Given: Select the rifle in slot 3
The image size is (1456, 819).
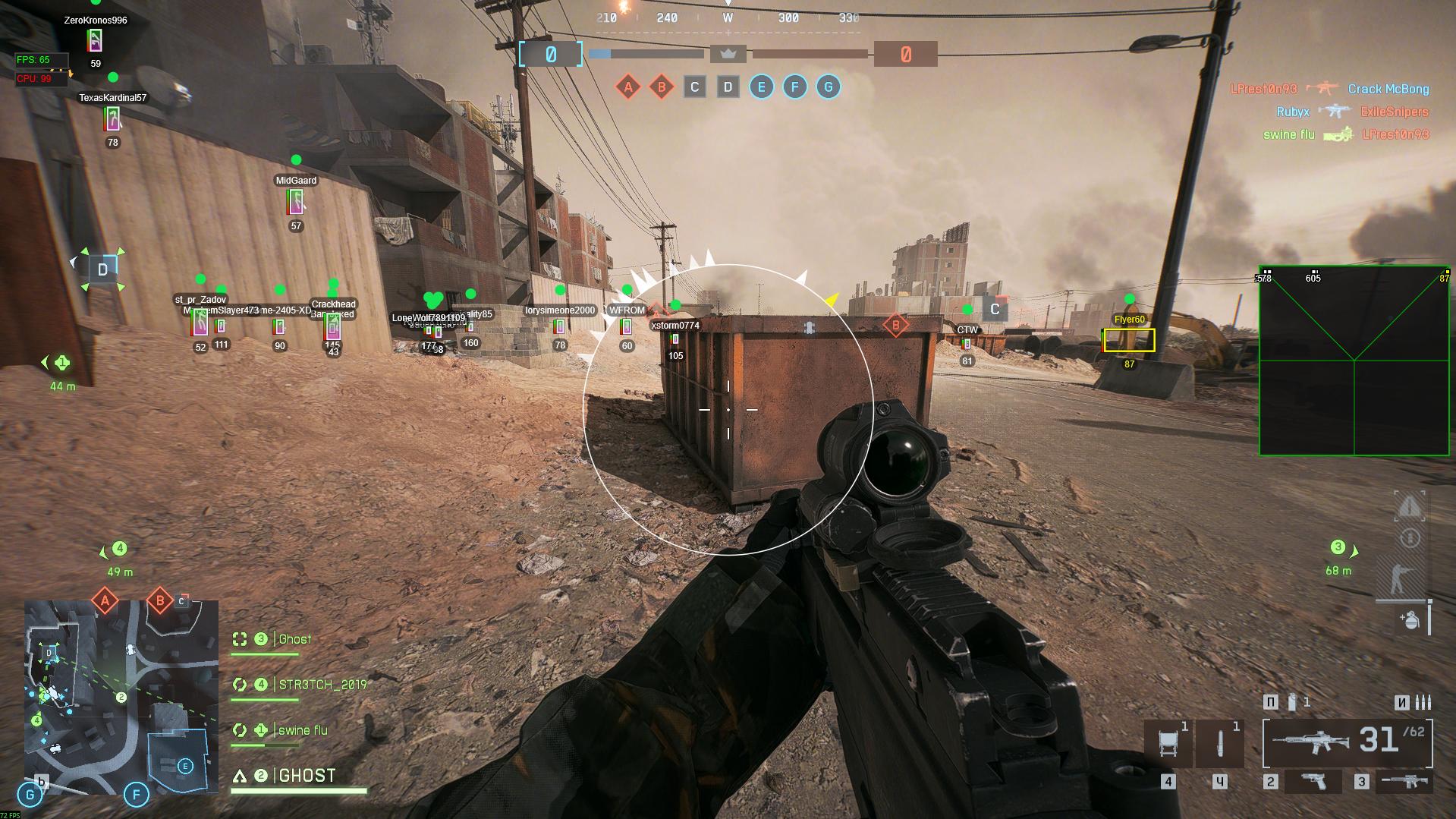Looking at the screenshot, I should click(1404, 781).
